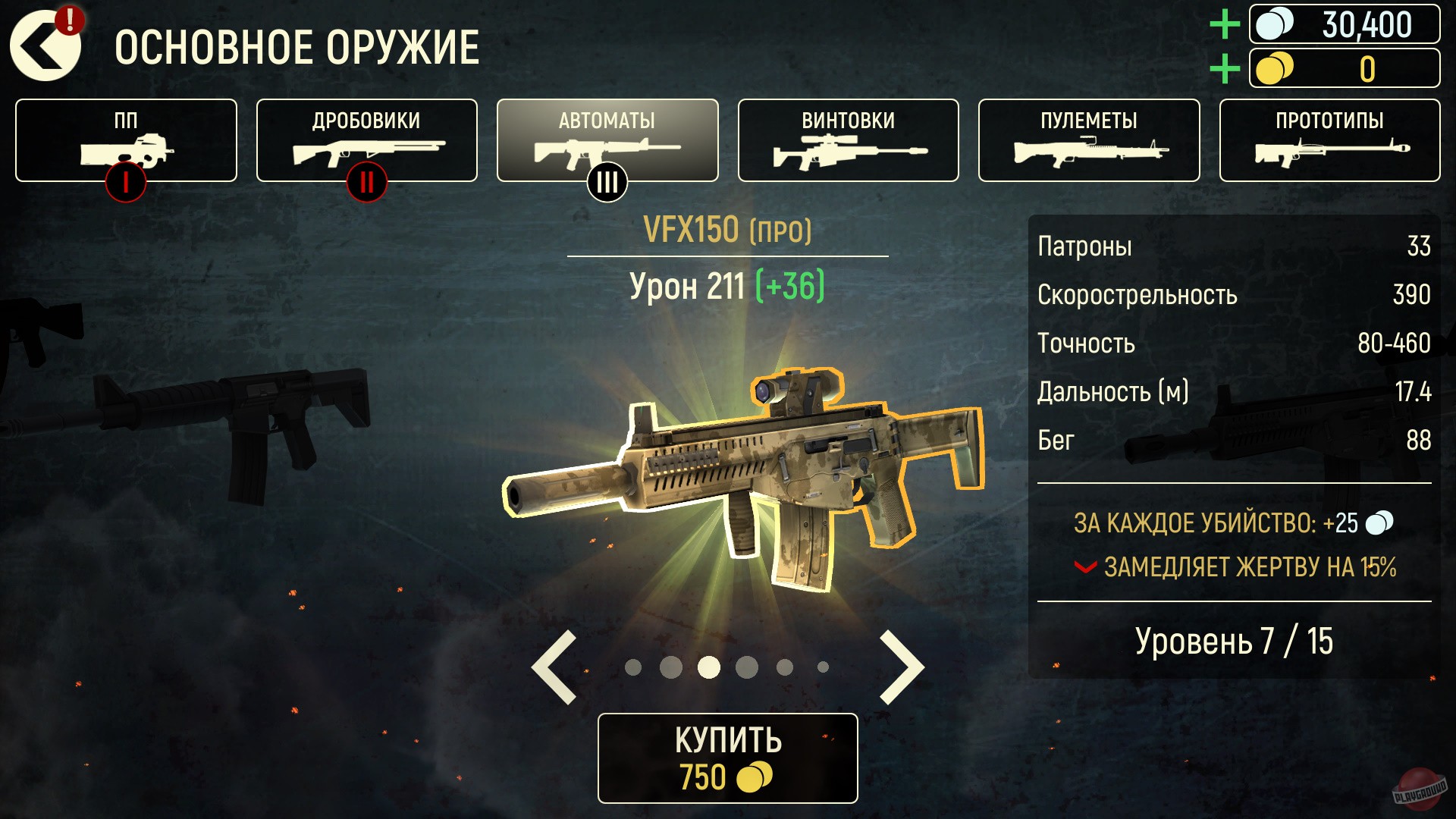Select the ПП submachine gun category
This screenshot has height=819, width=1456.
pos(125,140)
